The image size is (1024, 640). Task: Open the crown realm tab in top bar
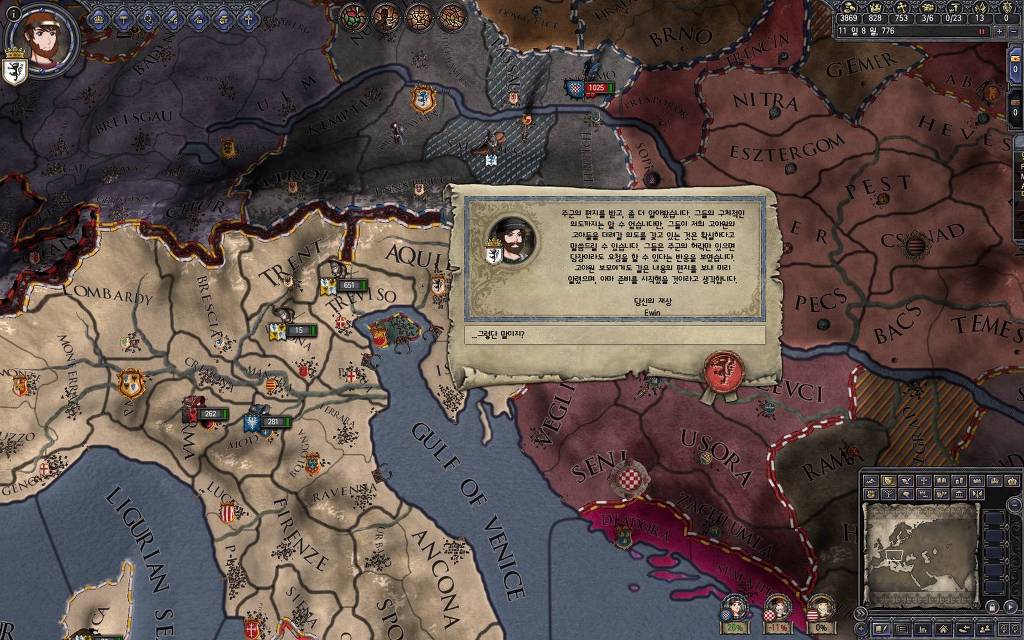[x=97, y=17]
